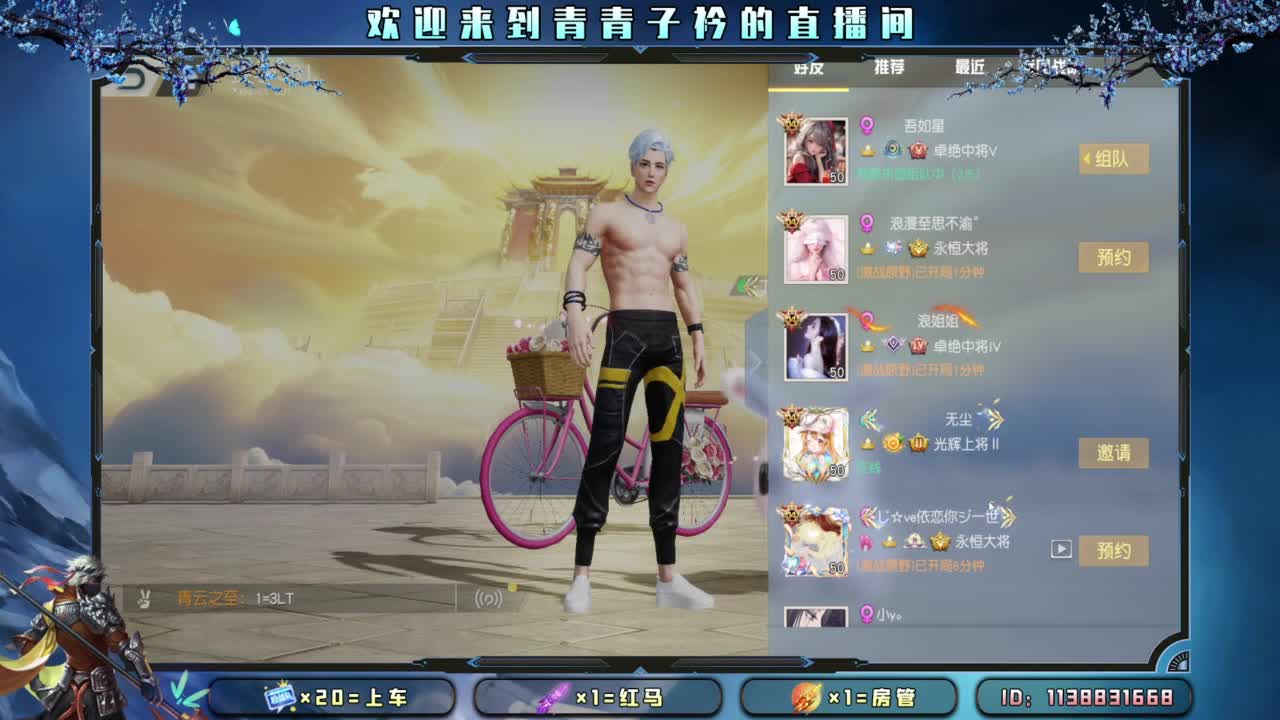Collapse the panel using the left arrow on 组队
This screenshot has height=720, width=1280.
[1088, 157]
